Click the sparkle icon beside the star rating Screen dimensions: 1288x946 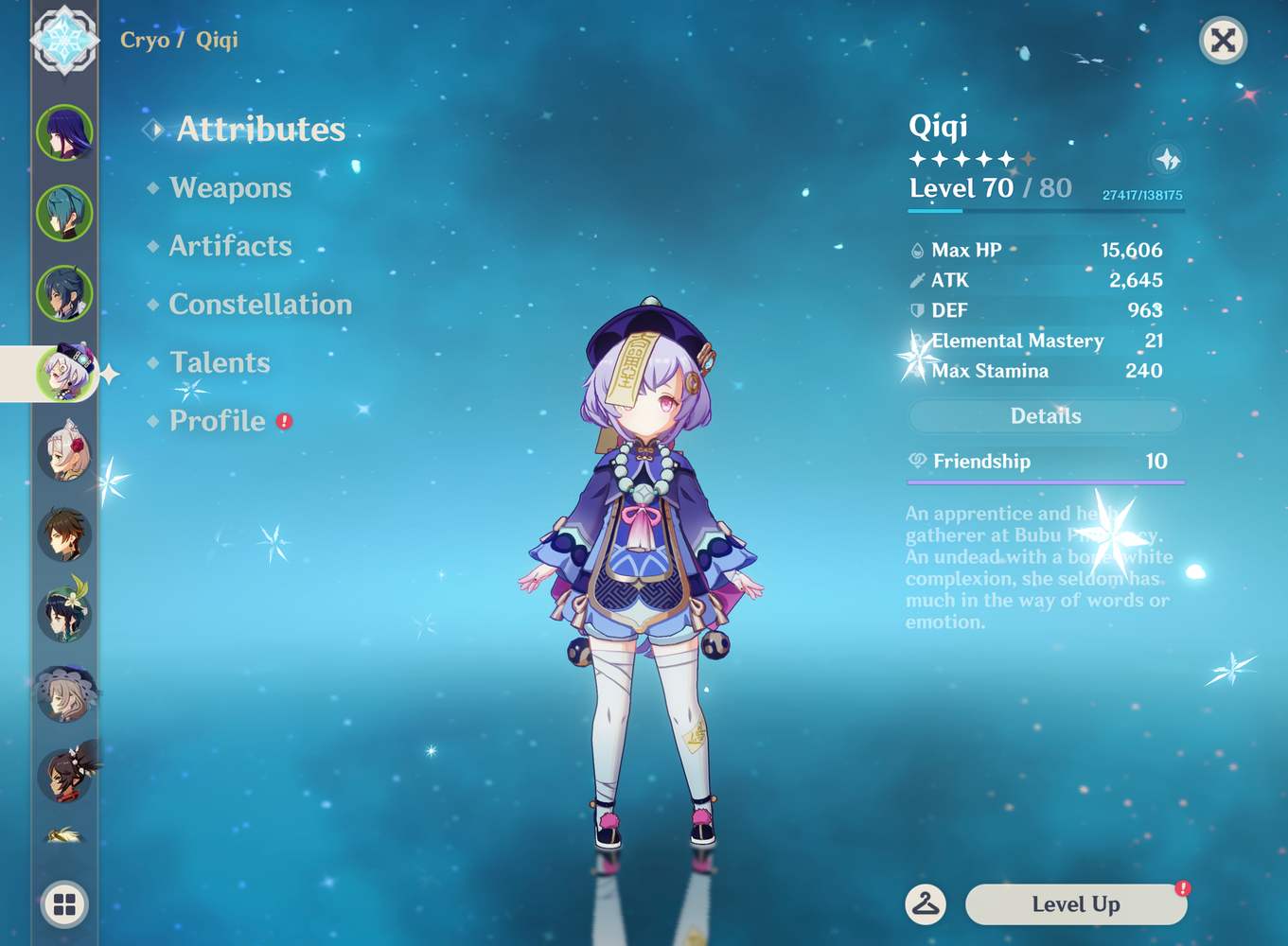pyautogui.click(x=1167, y=160)
